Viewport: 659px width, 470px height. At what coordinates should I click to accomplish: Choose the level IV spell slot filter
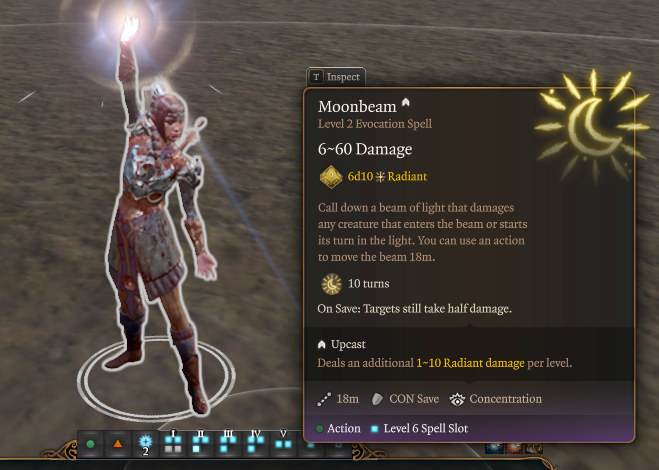point(255,443)
